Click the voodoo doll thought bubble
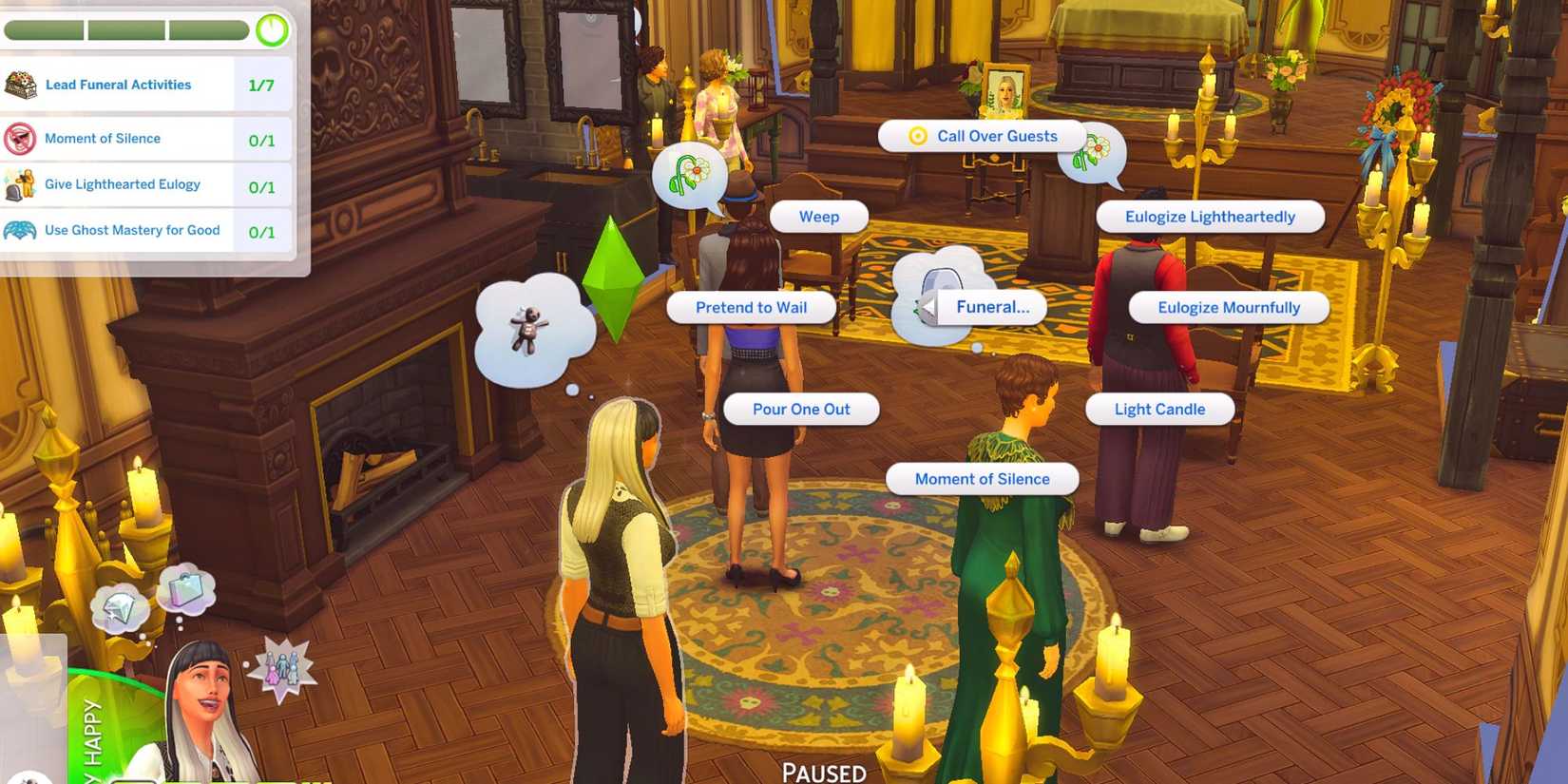Viewport: 1568px width, 784px height. 537,328
